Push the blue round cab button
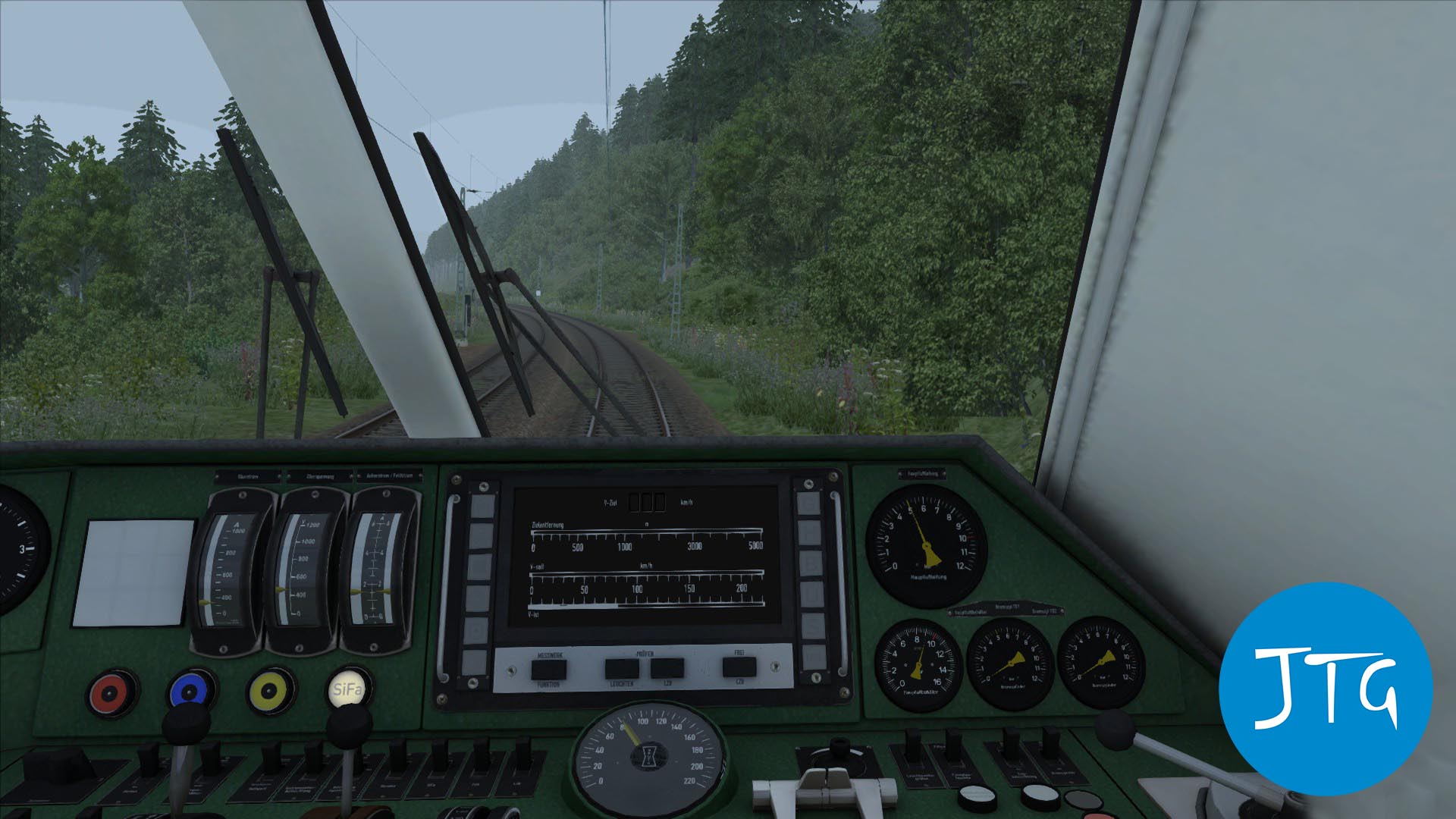Screen dimensions: 1456x819 191,691
